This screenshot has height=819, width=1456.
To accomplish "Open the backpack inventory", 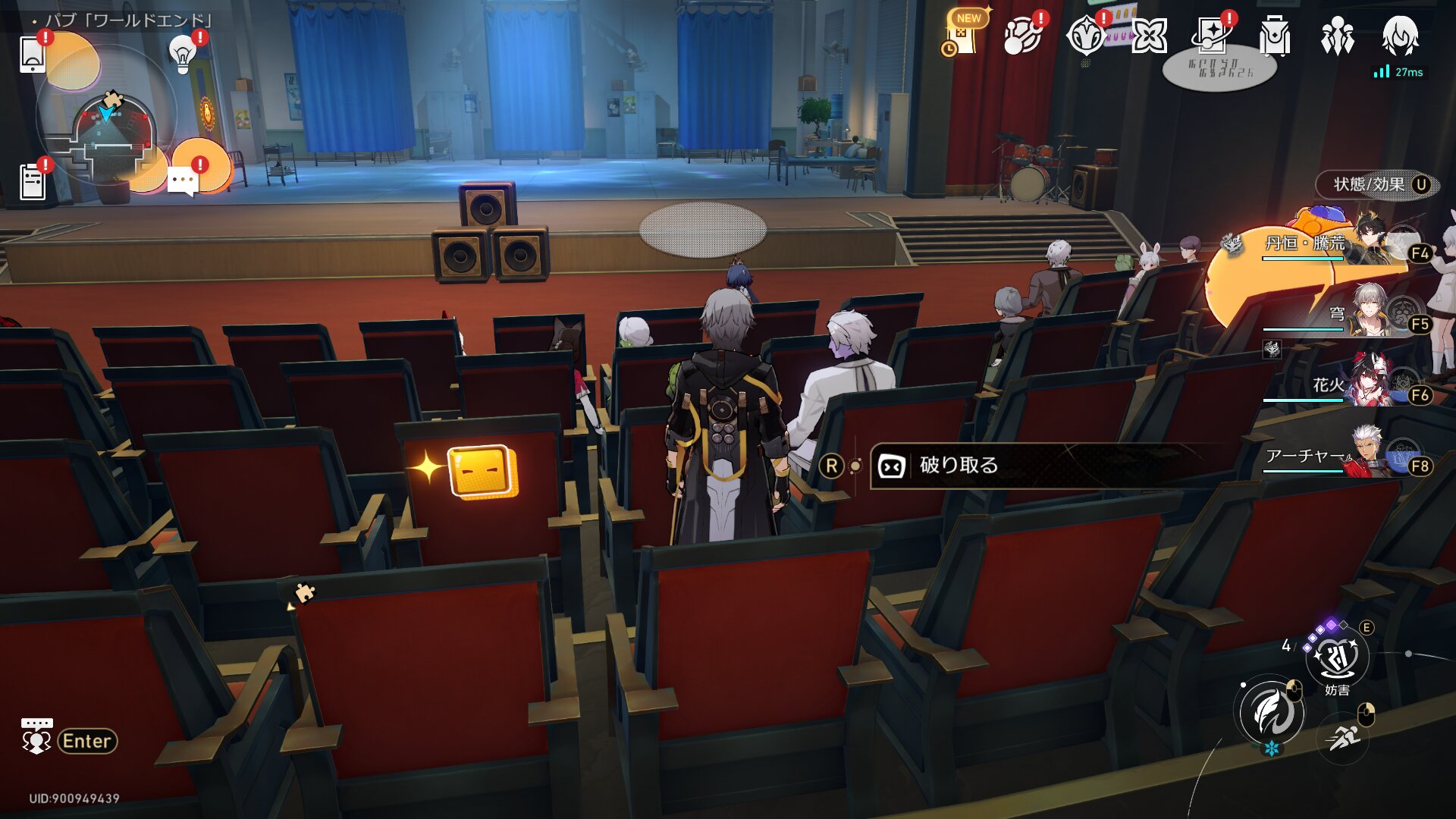I will (x=1275, y=36).
